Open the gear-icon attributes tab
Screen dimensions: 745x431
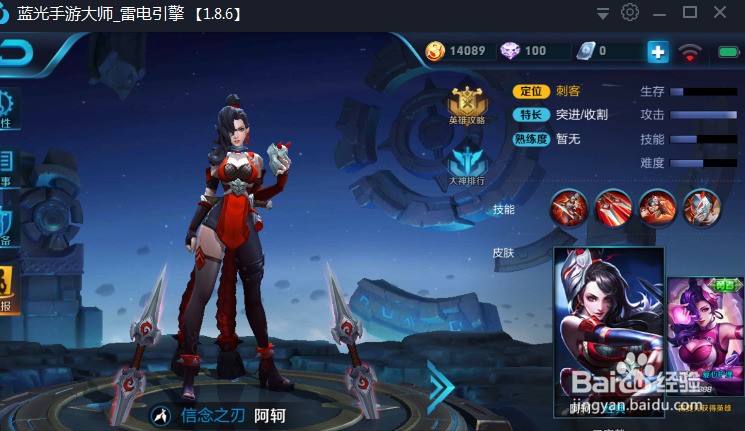point(8,108)
